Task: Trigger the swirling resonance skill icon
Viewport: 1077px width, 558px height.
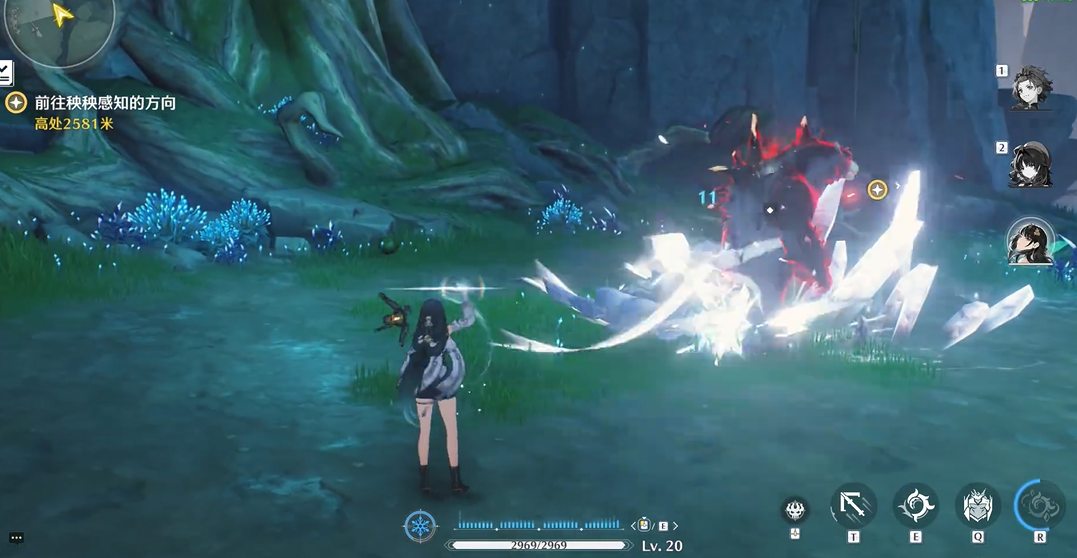Action: (915, 506)
